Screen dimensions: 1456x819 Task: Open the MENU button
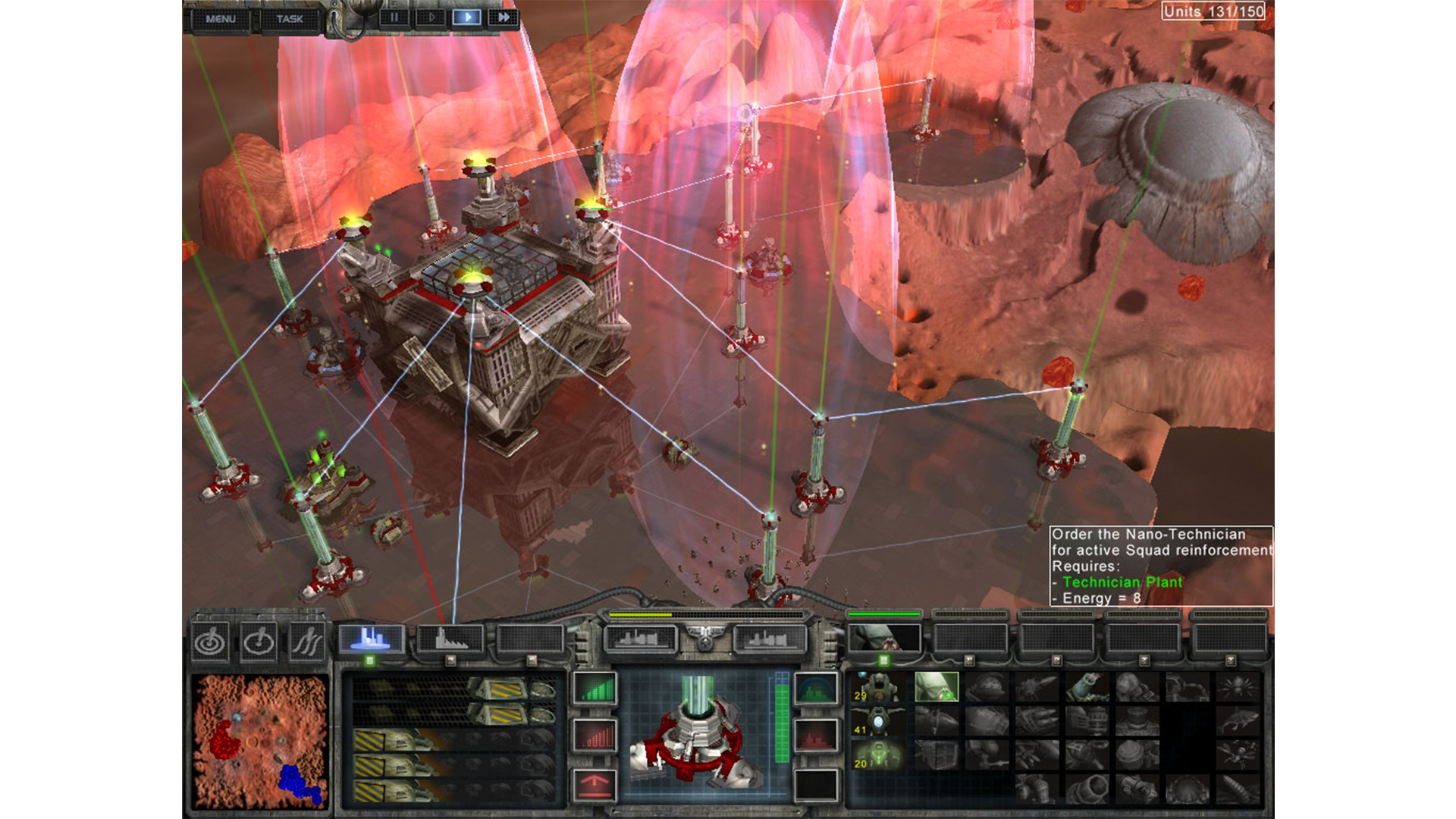pyautogui.click(x=221, y=19)
